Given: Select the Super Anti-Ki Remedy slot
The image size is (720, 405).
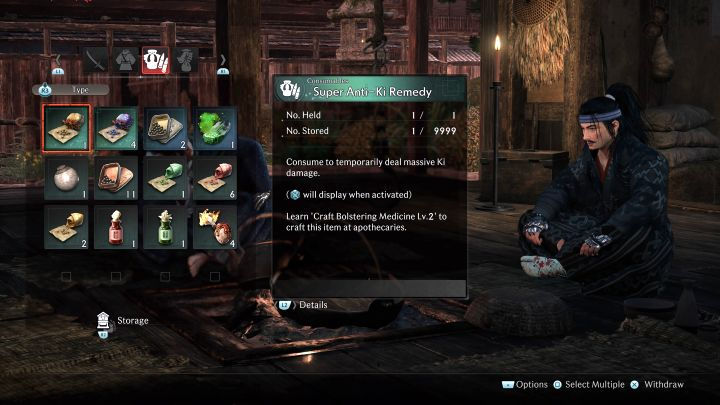Looking at the screenshot, I should [66, 128].
